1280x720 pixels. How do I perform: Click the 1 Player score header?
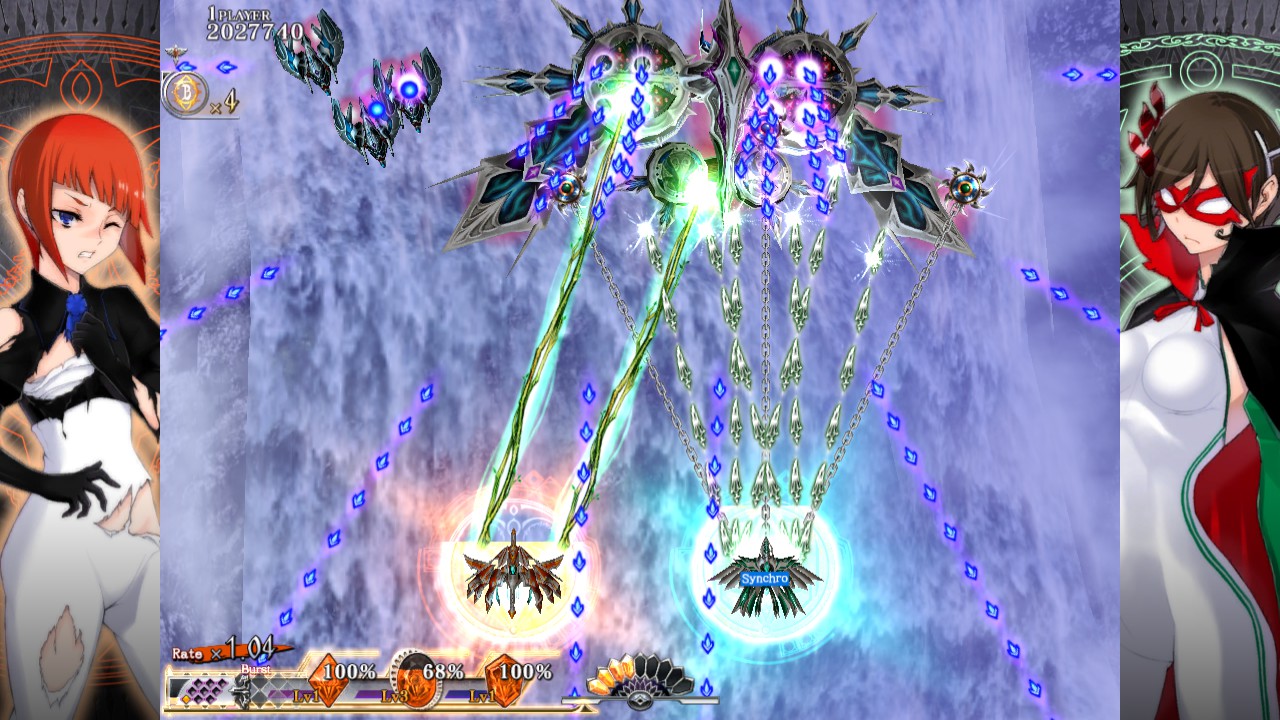coord(239,13)
